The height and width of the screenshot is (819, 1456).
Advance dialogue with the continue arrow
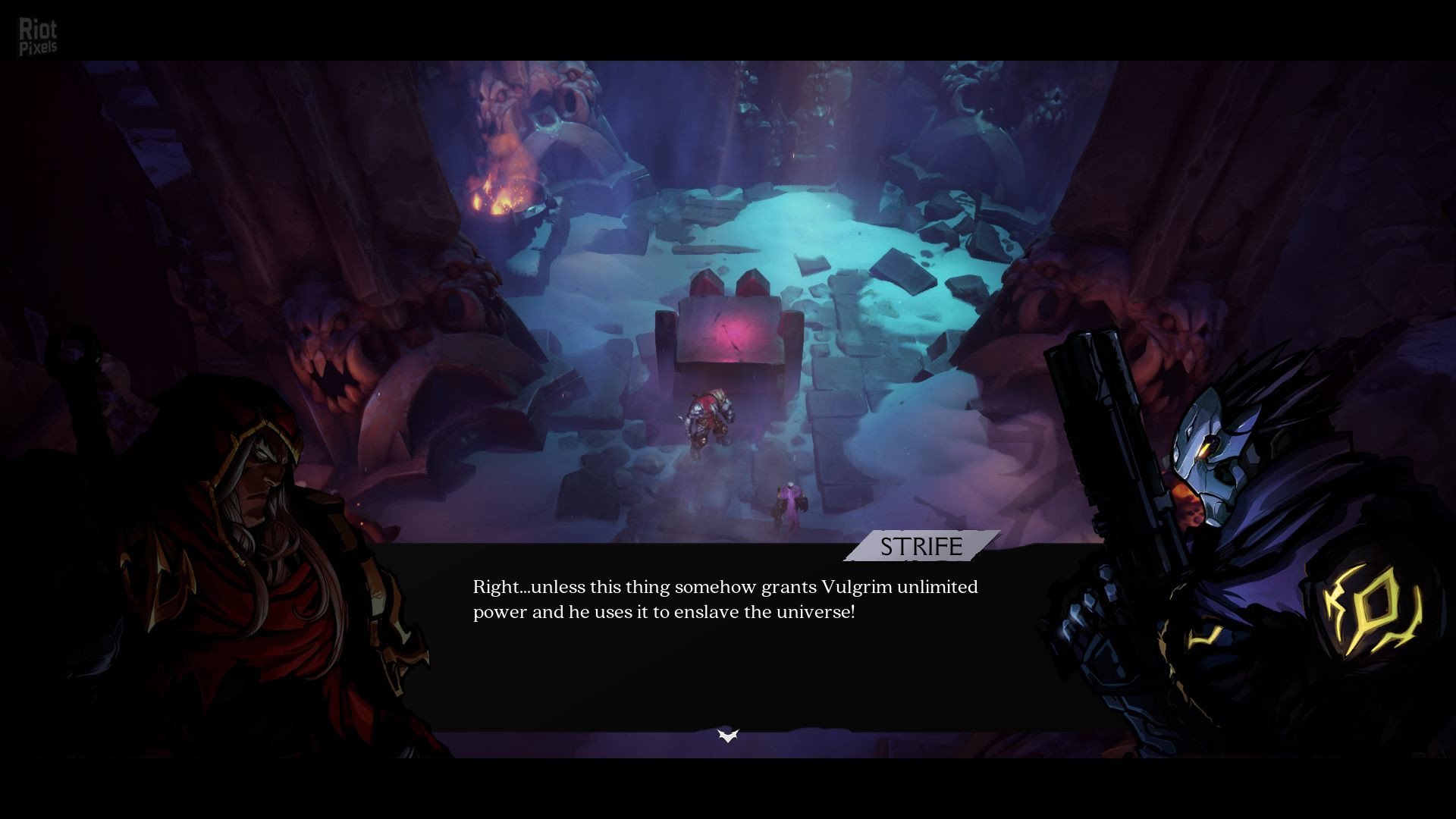pyautogui.click(x=728, y=735)
